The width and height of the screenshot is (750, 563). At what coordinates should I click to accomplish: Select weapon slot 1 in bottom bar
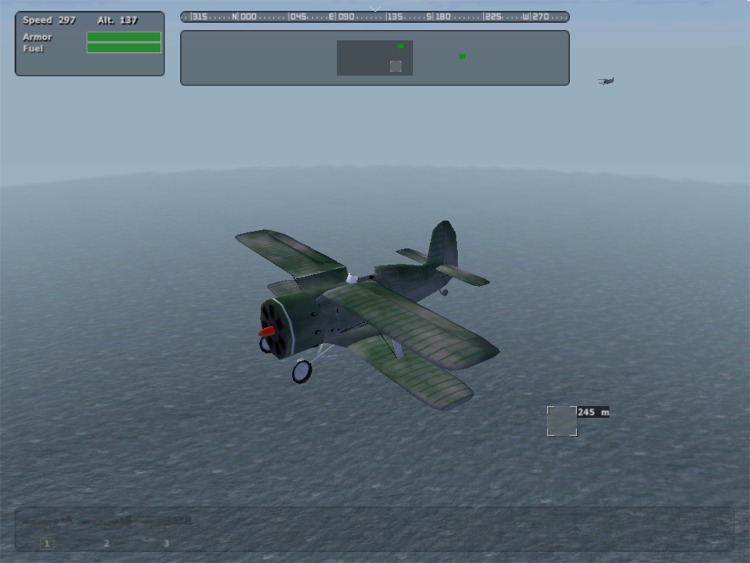47,543
